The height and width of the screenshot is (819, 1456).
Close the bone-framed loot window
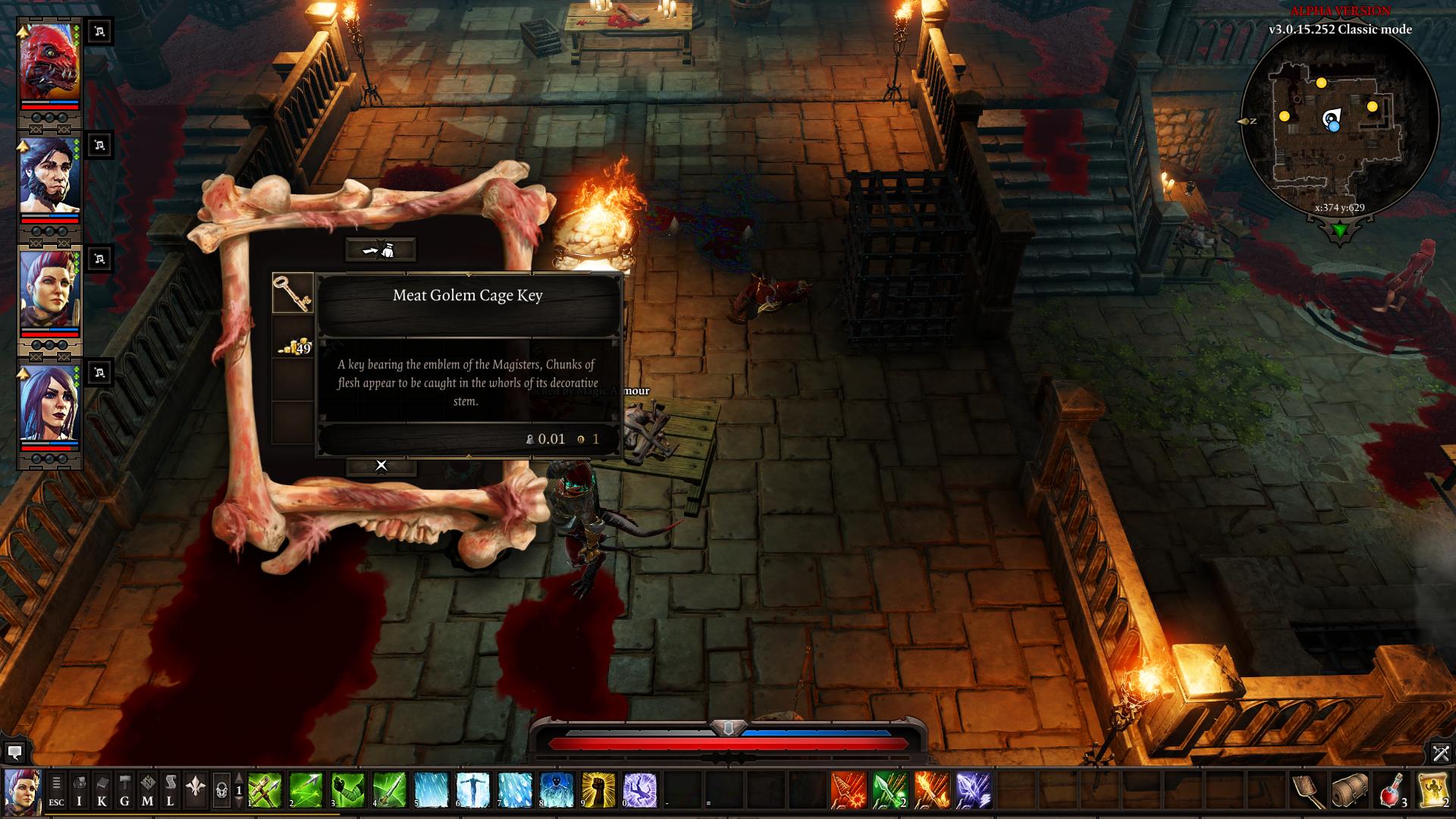[x=381, y=466]
